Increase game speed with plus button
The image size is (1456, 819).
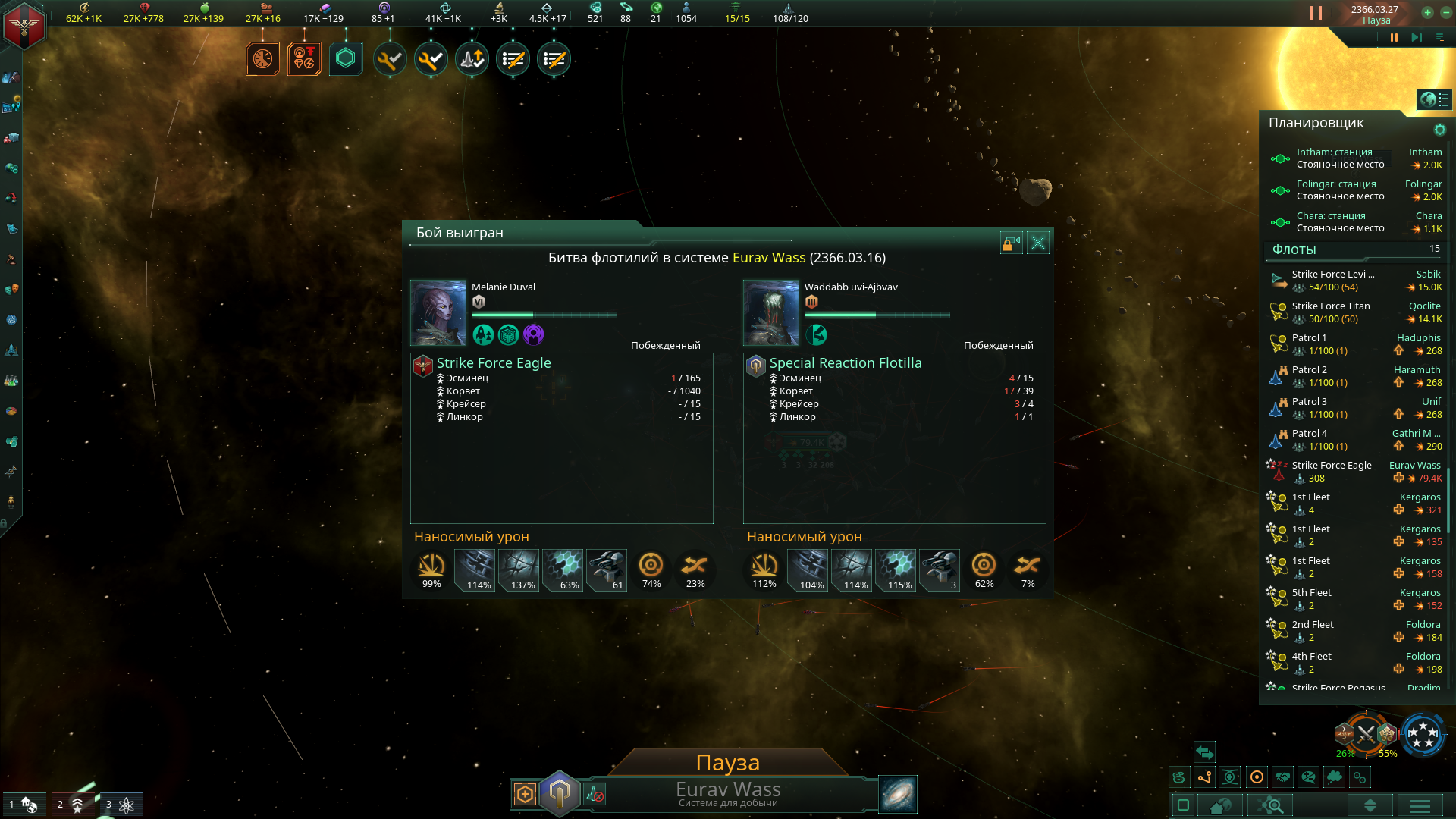coord(1427,12)
